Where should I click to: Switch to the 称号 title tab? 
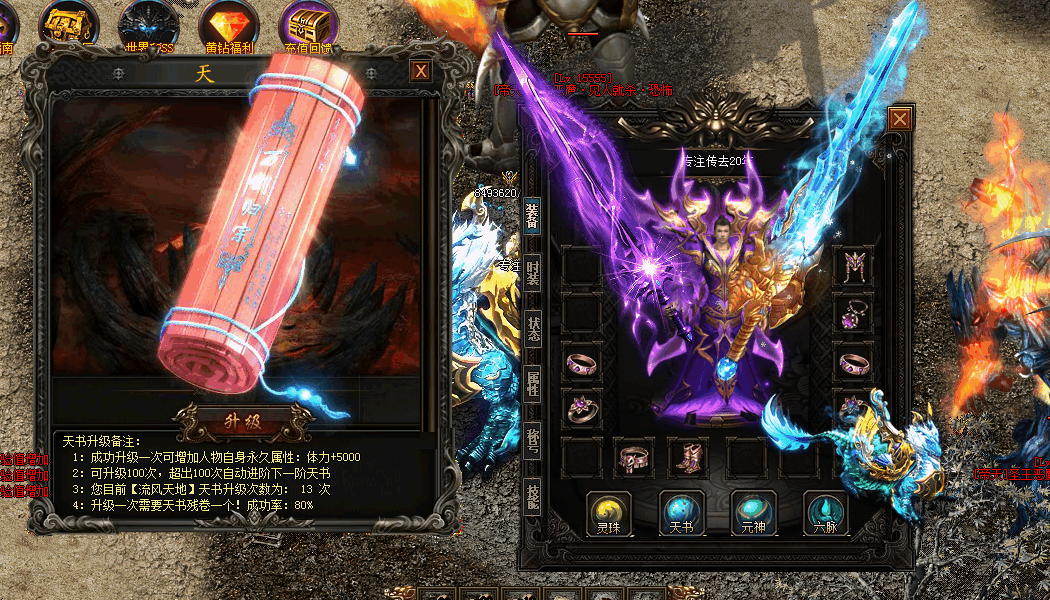click(533, 440)
